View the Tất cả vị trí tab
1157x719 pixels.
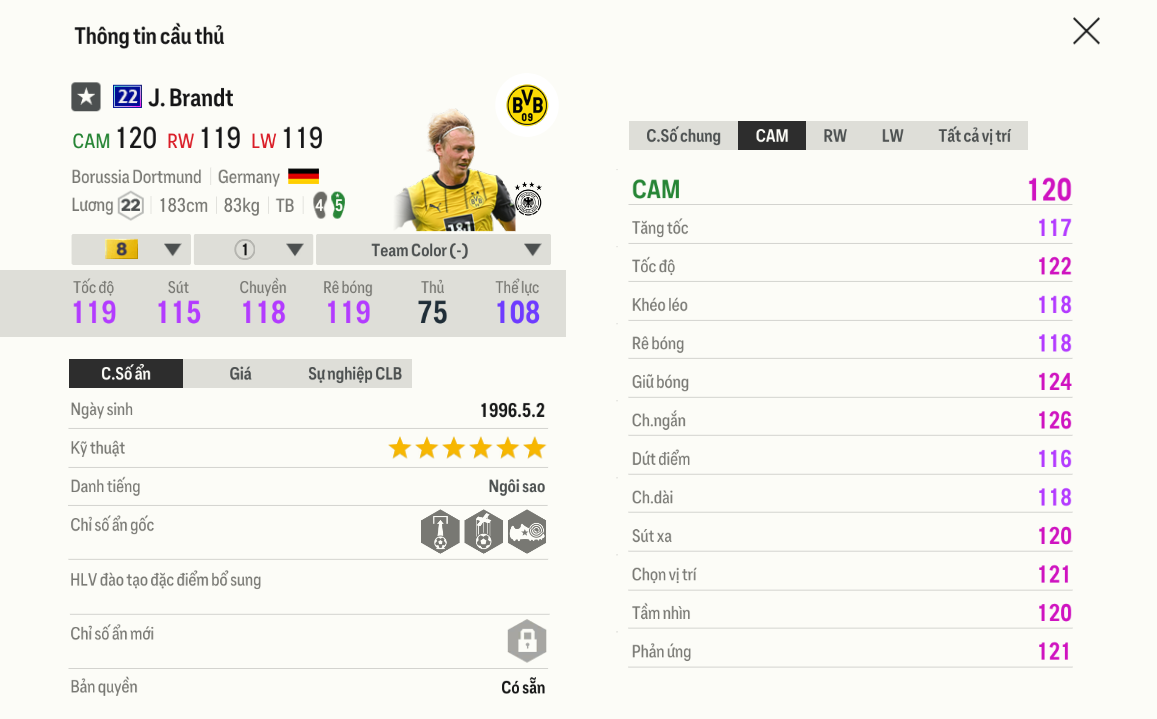point(973,136)
